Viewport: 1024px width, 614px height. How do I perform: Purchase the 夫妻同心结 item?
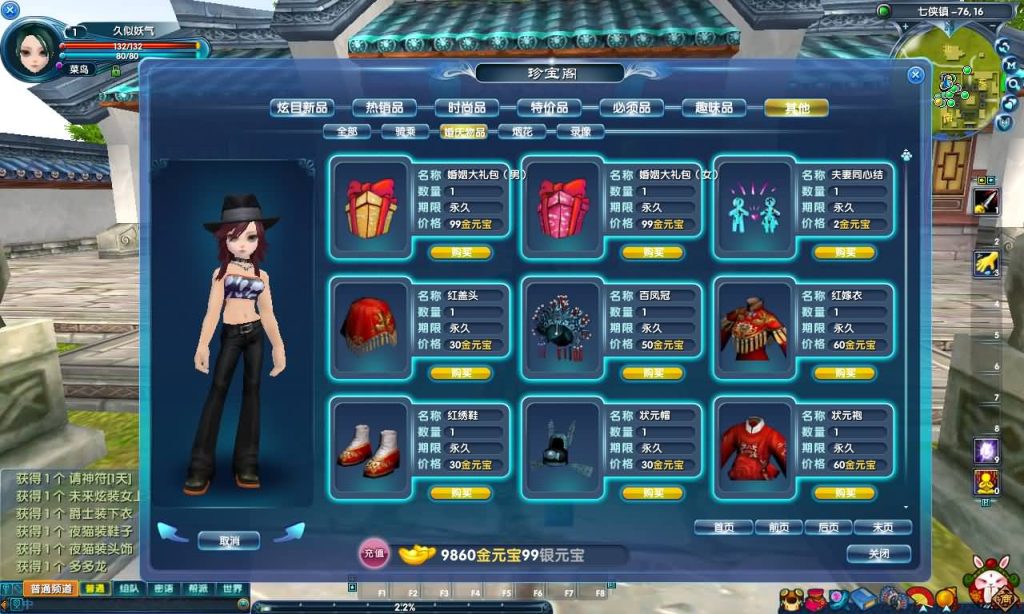coord(845,252)
